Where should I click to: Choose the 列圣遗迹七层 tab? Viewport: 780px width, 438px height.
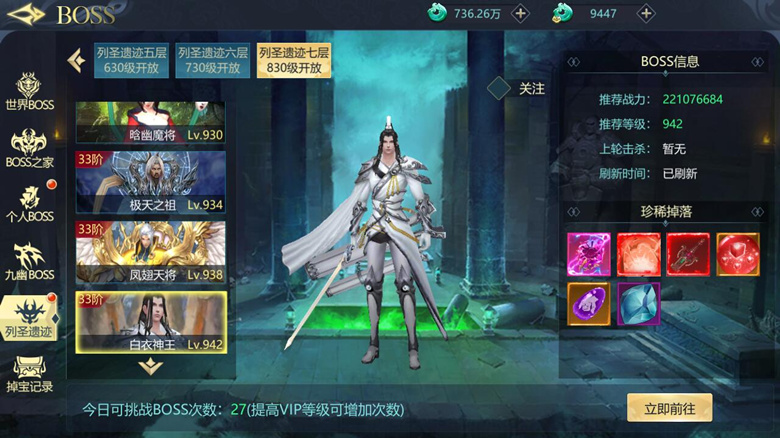pyautogui.click(x=294, y=60)
